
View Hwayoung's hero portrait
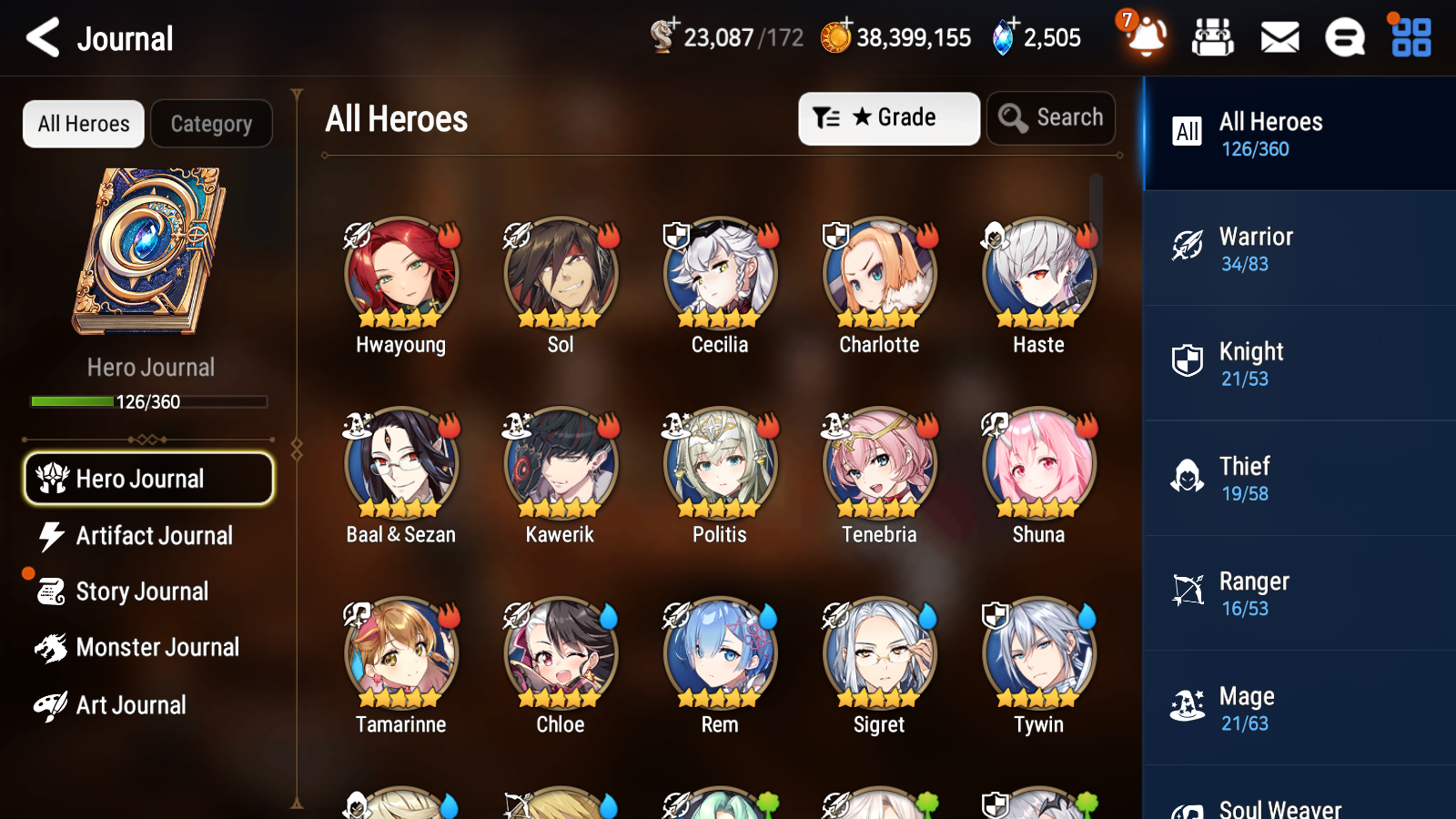(400, 271)
